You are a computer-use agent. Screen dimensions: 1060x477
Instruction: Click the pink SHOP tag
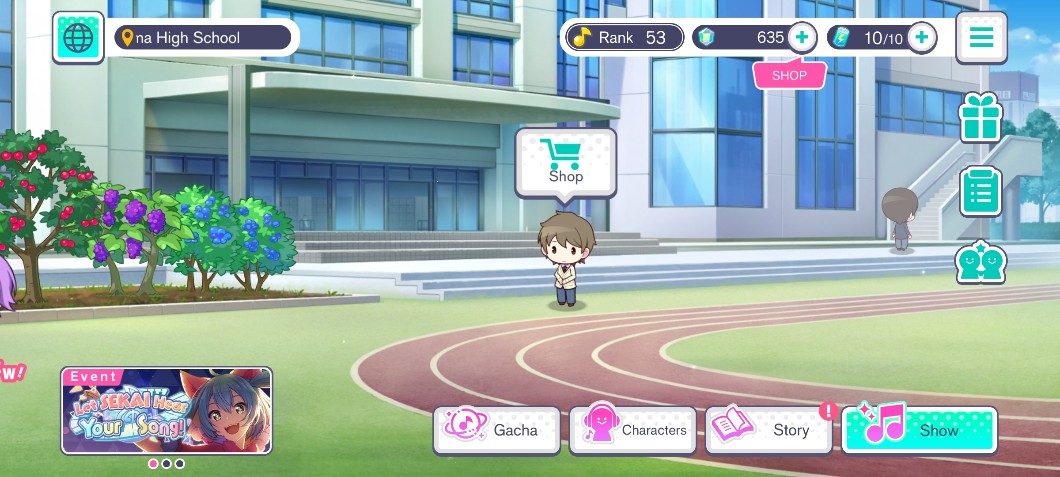pyautogui.click(x=789, y=75)
